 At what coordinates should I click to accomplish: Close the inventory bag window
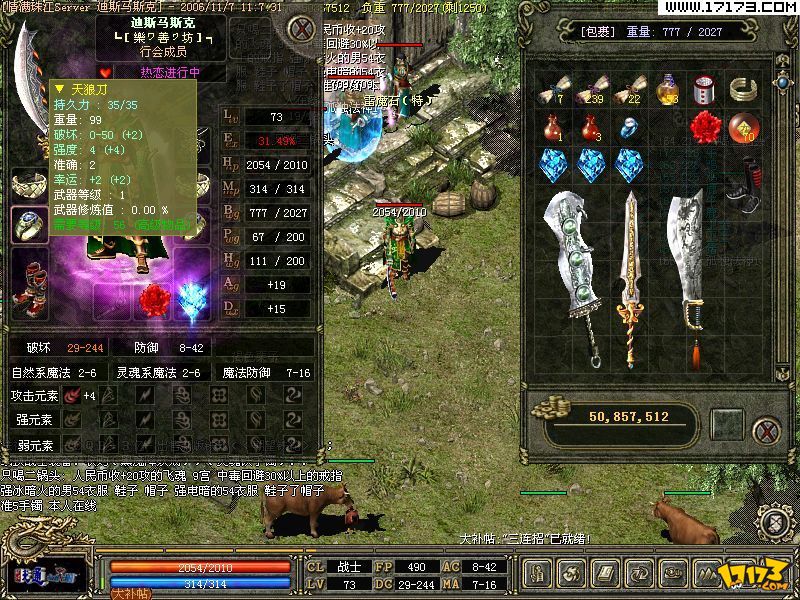[x=767, y=433]
